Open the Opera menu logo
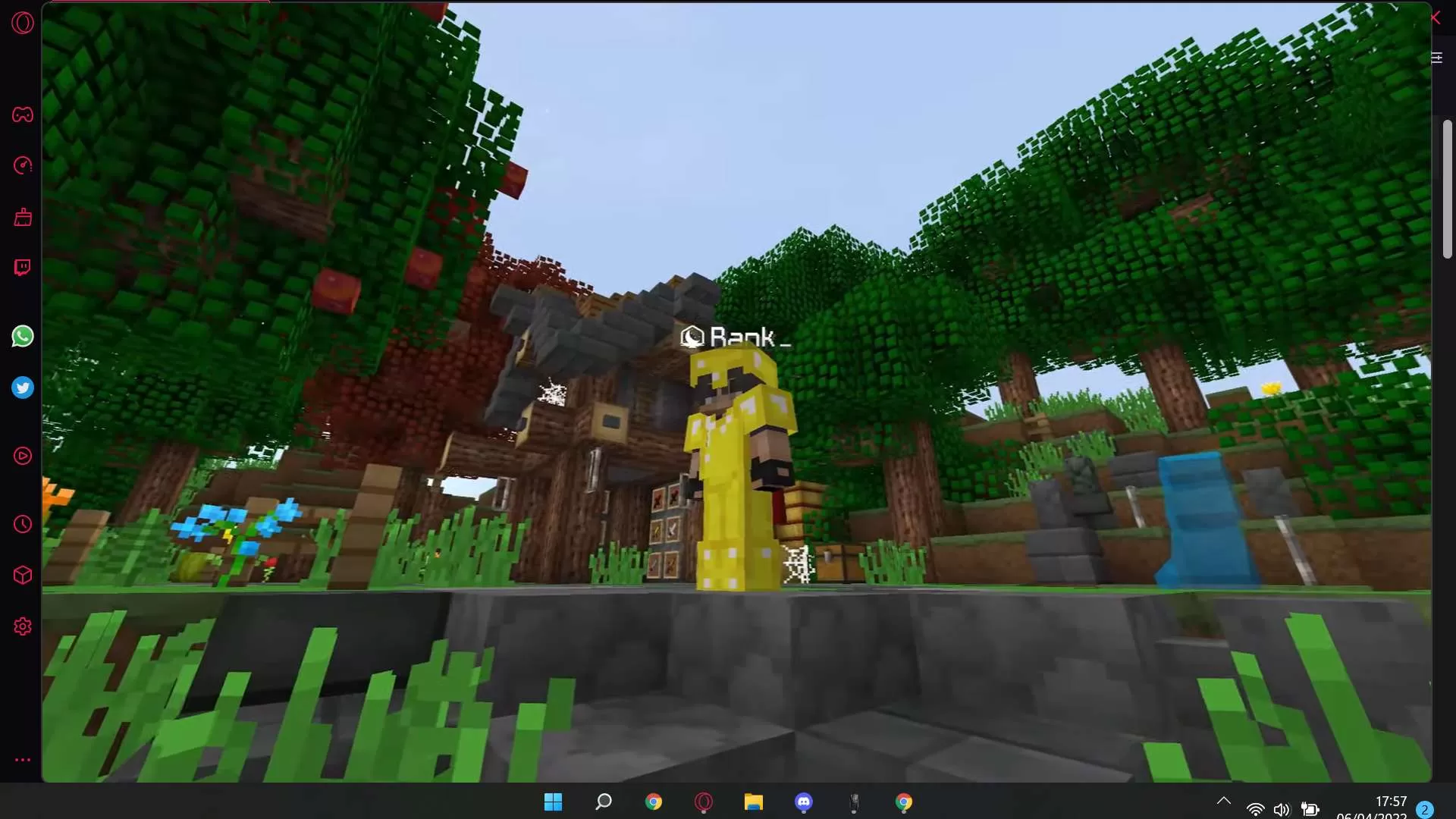The image size is (1456, 819). [23, 23]
